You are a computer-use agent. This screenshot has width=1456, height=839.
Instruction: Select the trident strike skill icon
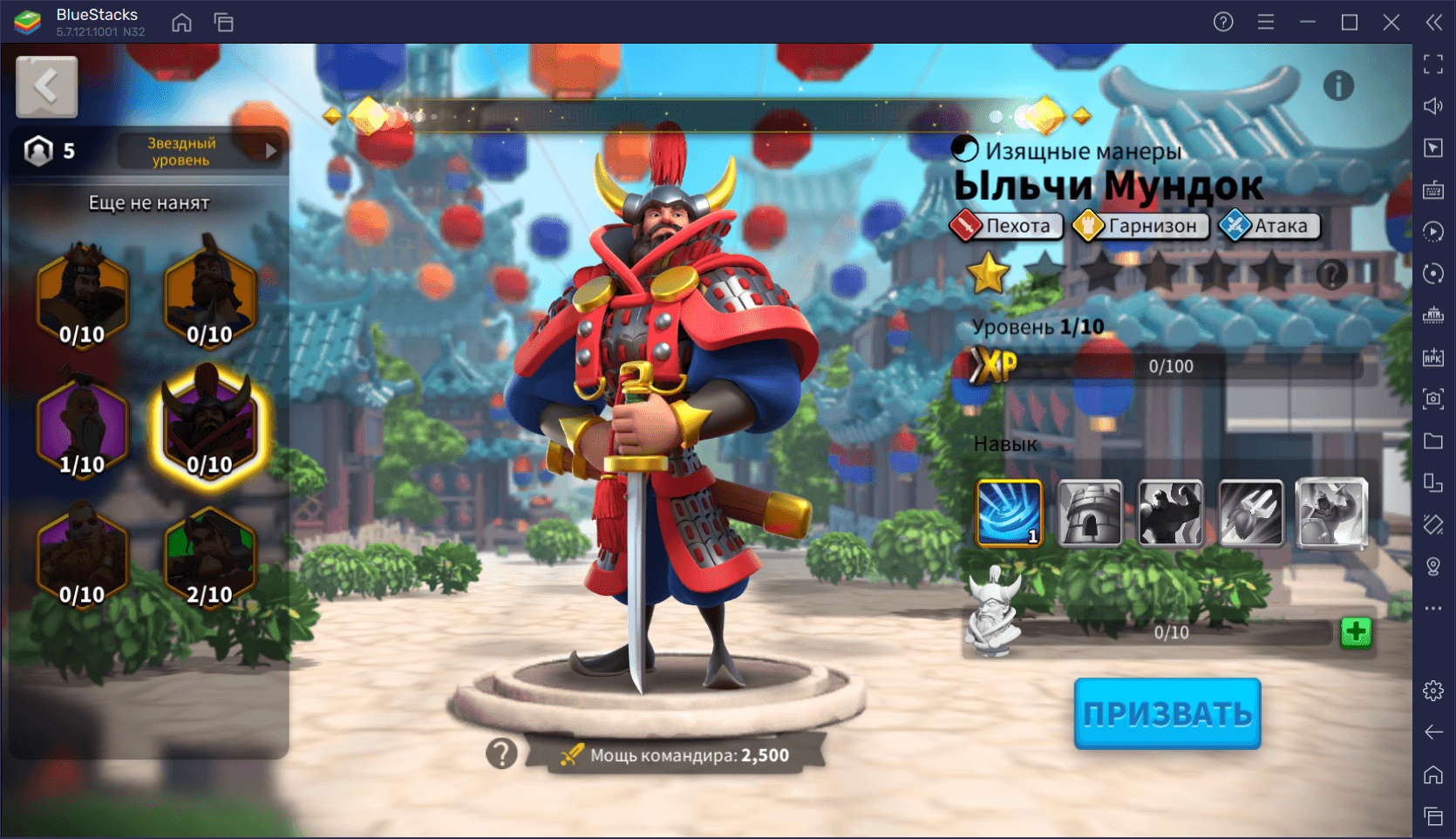point(1250,513)
